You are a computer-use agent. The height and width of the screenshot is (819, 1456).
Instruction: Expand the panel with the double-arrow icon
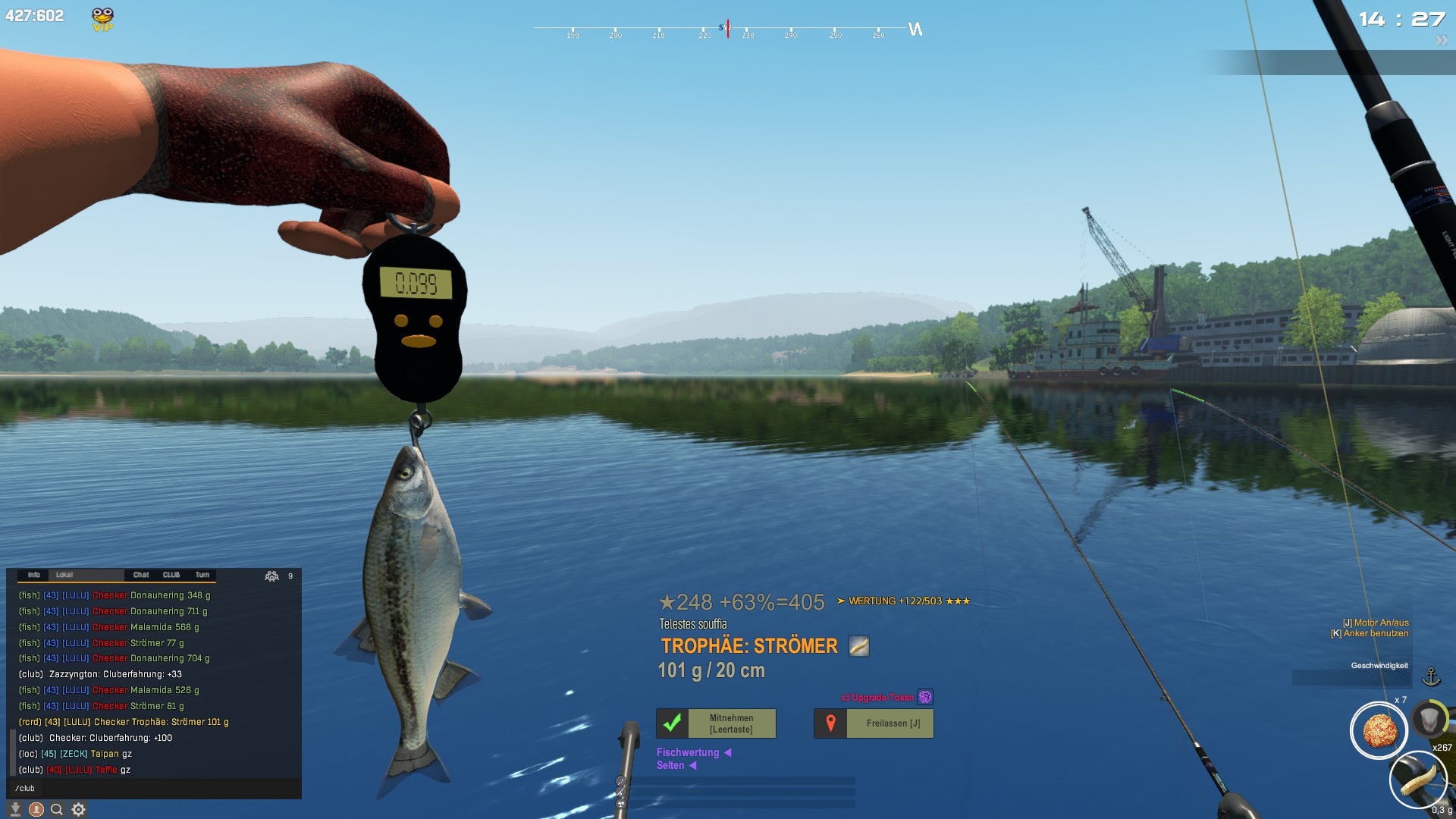(x=1441, y=41)
